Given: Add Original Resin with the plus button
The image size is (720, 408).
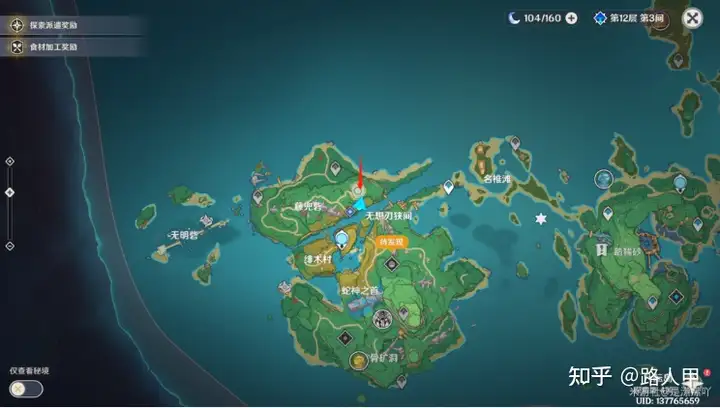Looking at the screenshot, I should point(571,17).
